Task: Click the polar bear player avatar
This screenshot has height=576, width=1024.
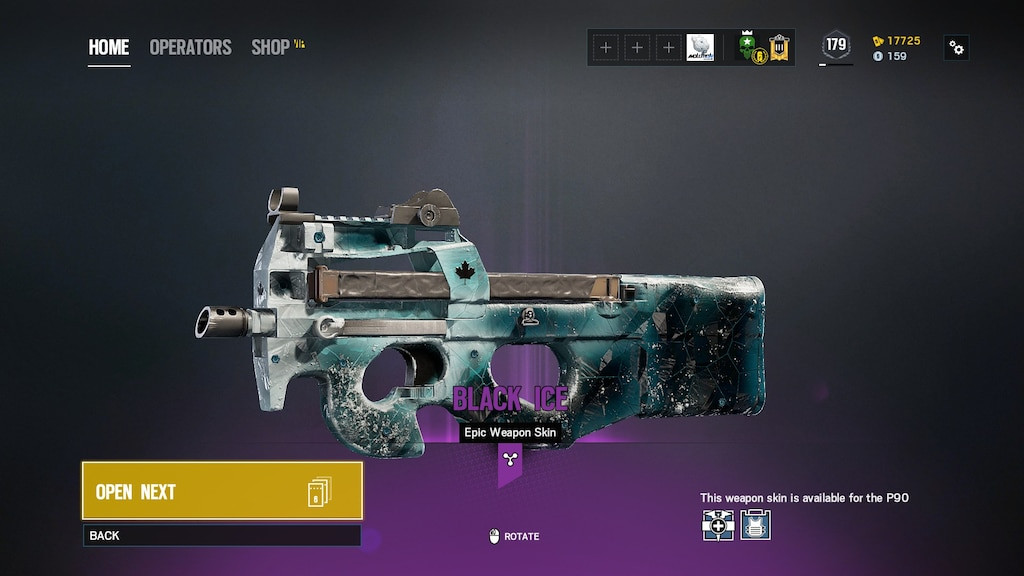Action: point(700,47)
